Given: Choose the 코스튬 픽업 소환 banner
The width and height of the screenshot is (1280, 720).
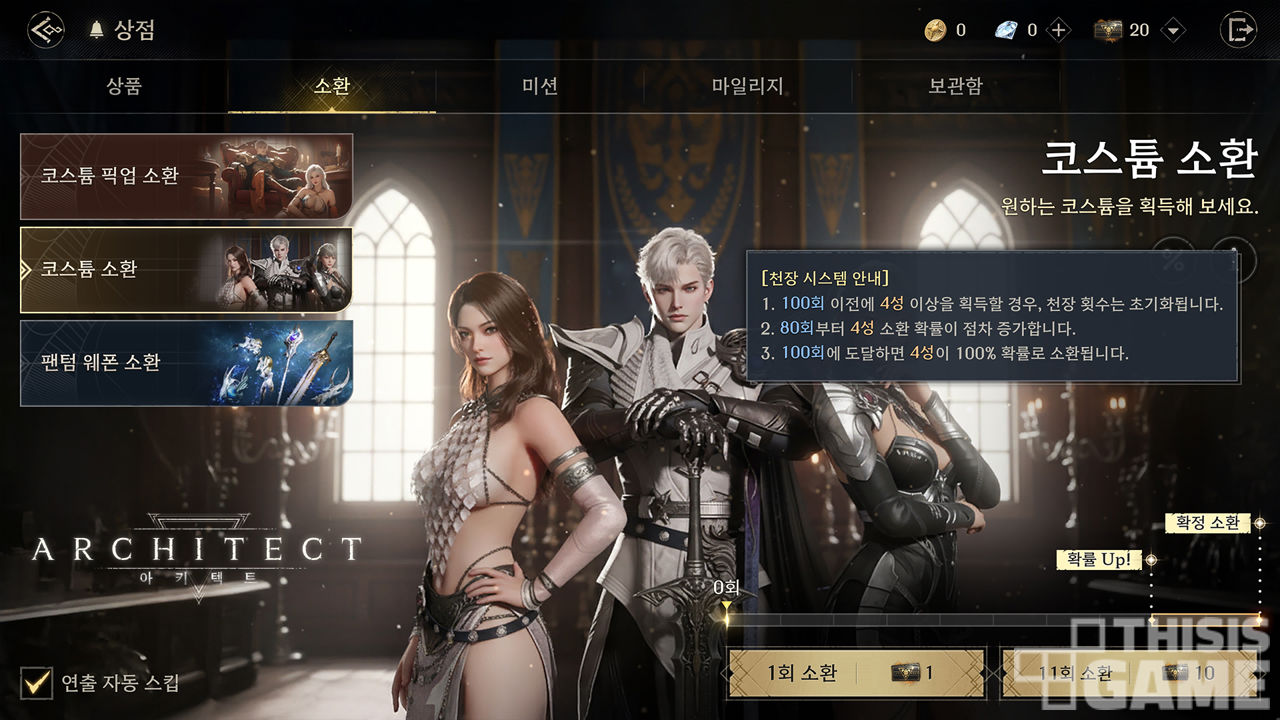Looking at the screenshot, I should (186, 176).
